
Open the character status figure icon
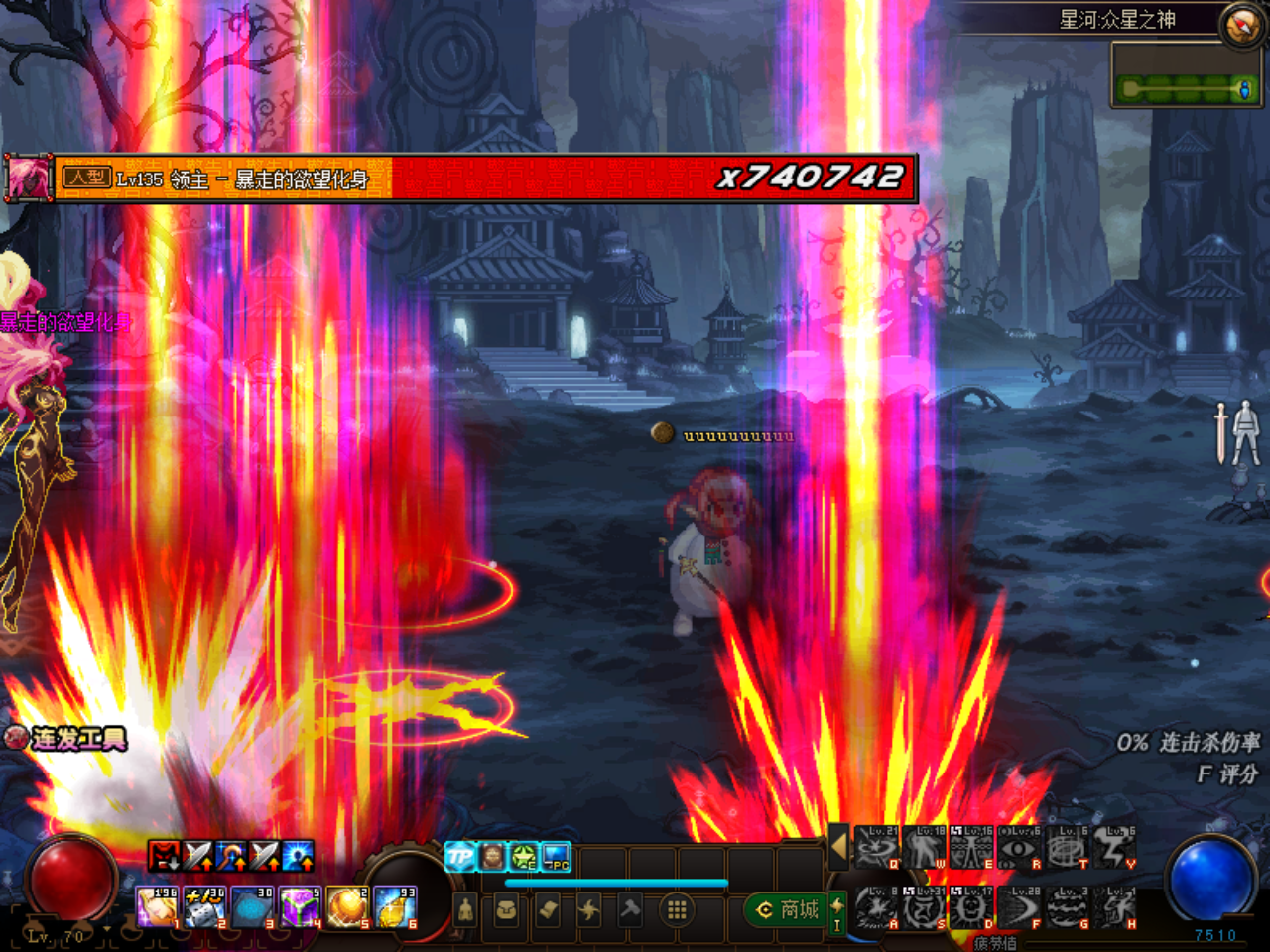pos(465,908)
